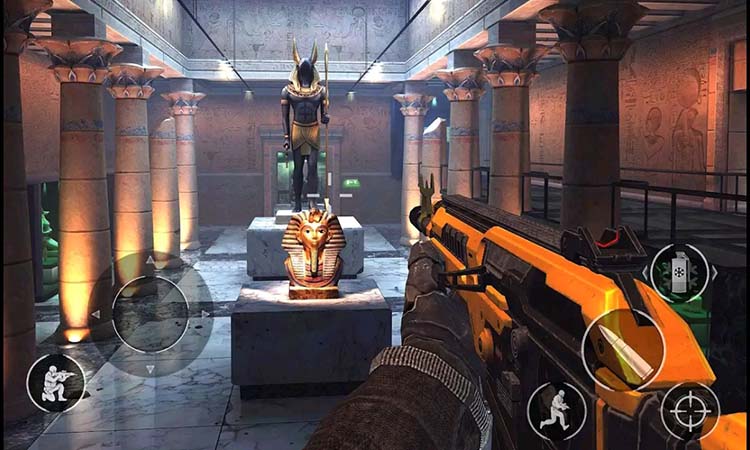750x450 pixels.
Task: Toggle the running soldier sprint button
Action: pos(557,411)
